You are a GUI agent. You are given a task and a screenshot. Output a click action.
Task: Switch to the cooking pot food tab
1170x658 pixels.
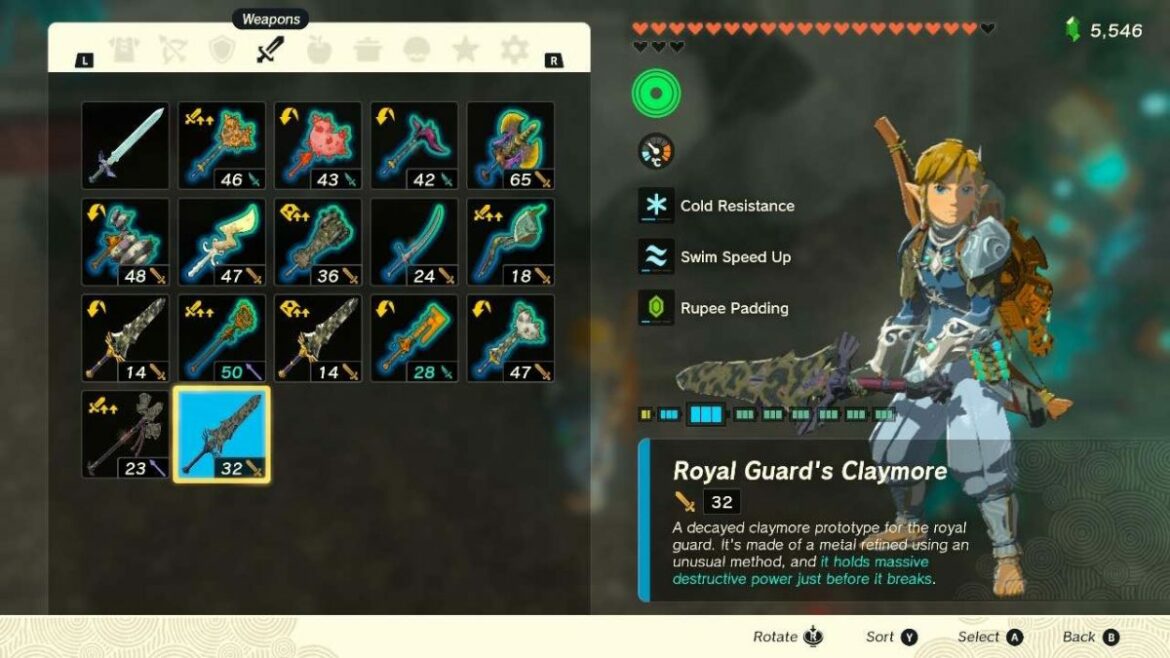pos(368,50)
